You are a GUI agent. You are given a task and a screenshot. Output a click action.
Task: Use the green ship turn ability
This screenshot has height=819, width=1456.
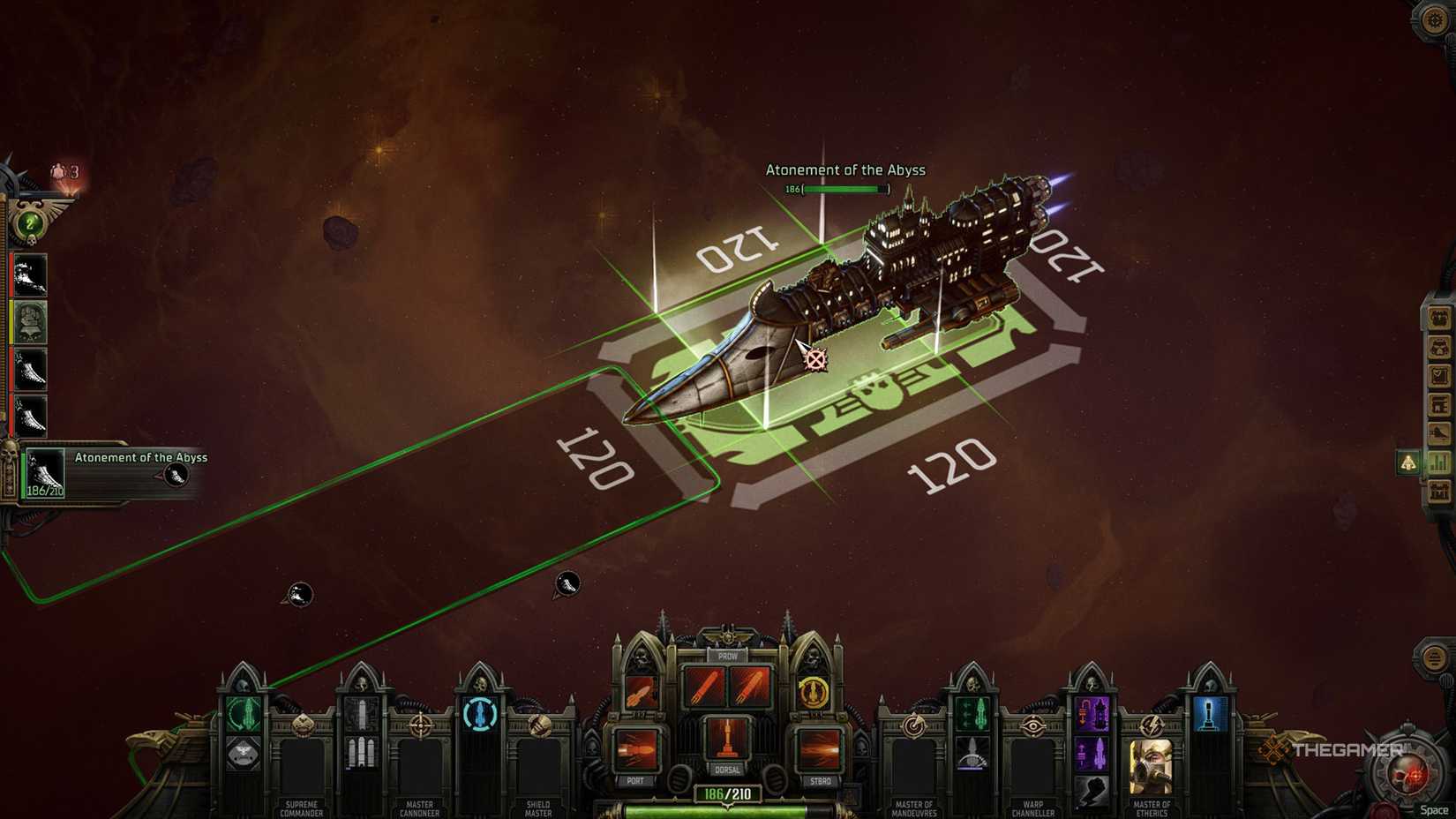click(243, 712)
